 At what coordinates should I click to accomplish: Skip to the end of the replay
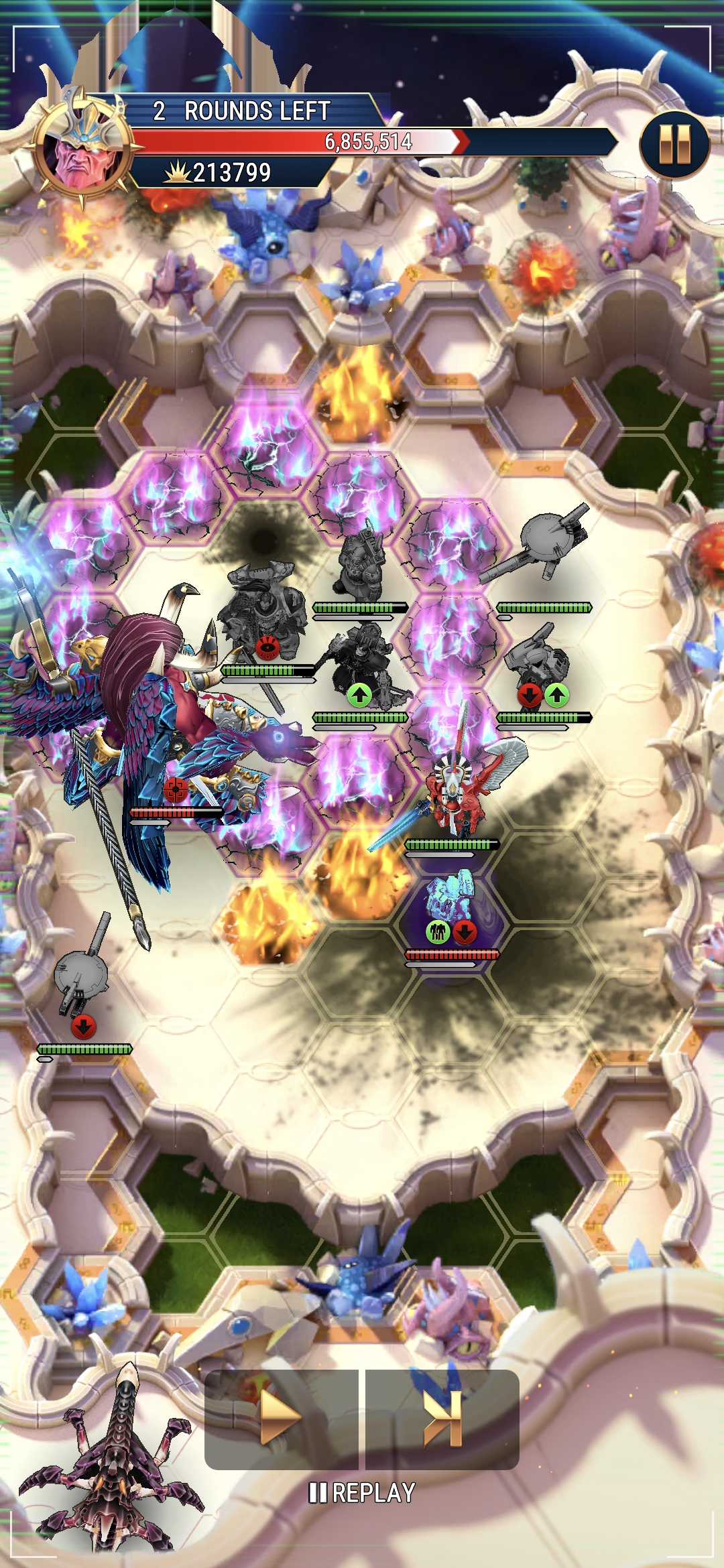pos(442,1419)
